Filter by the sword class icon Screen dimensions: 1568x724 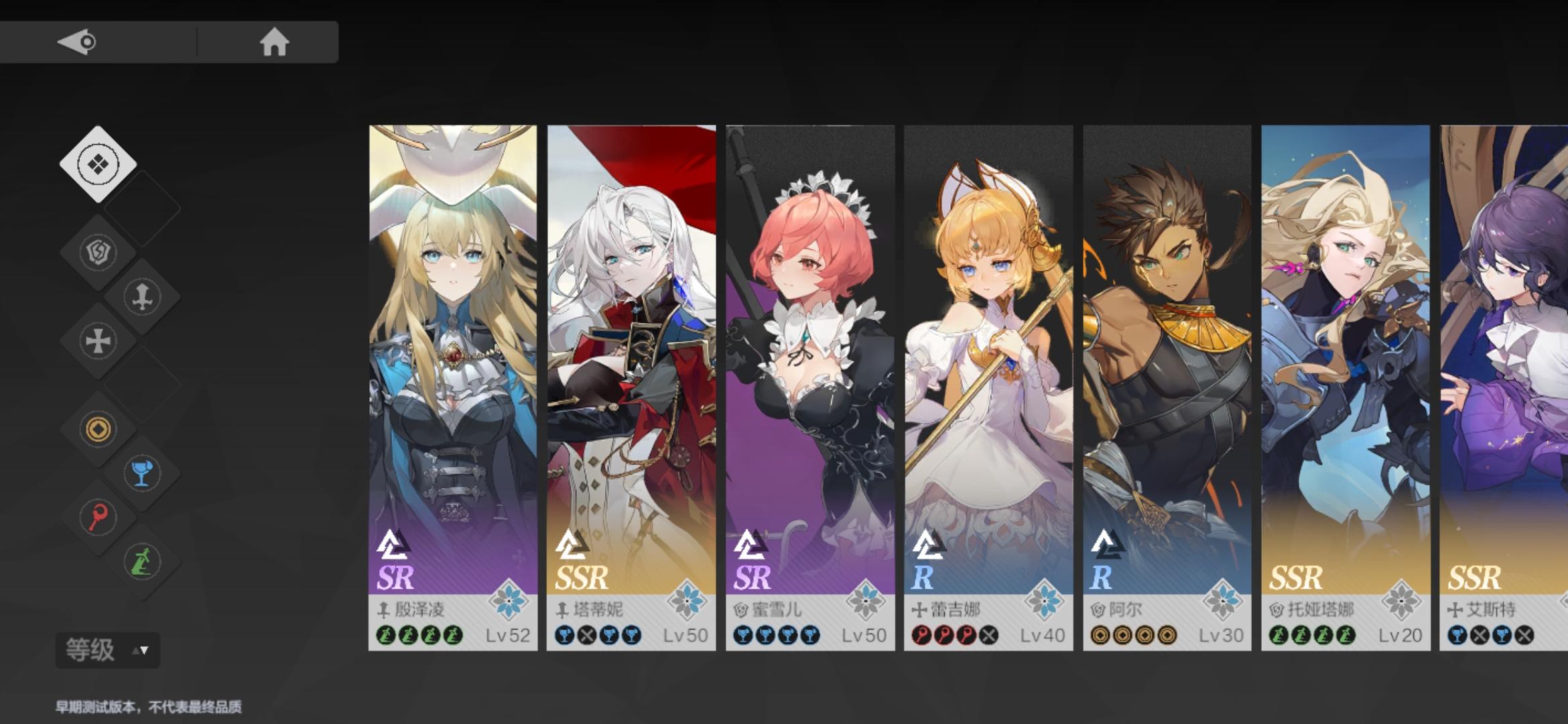point(142,297)
